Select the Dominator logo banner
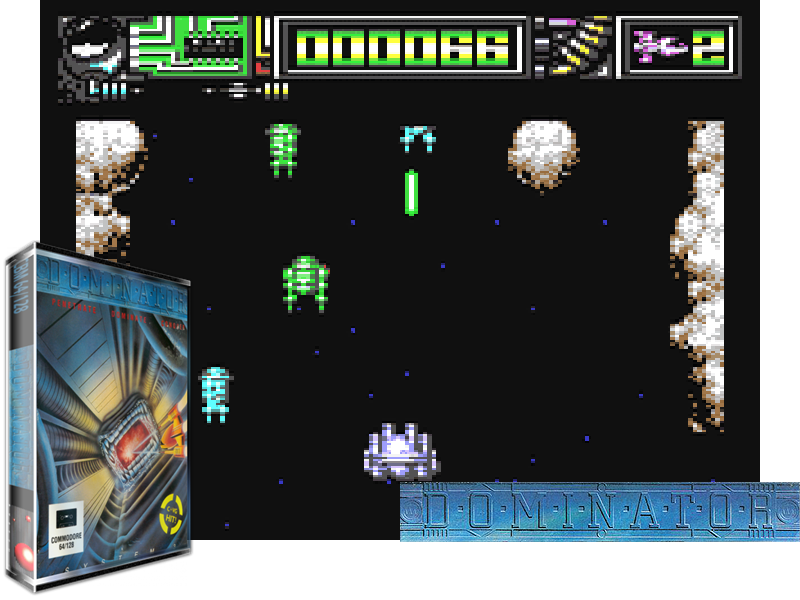The height and width of the screenshot is (600, 800). point(599,512)
